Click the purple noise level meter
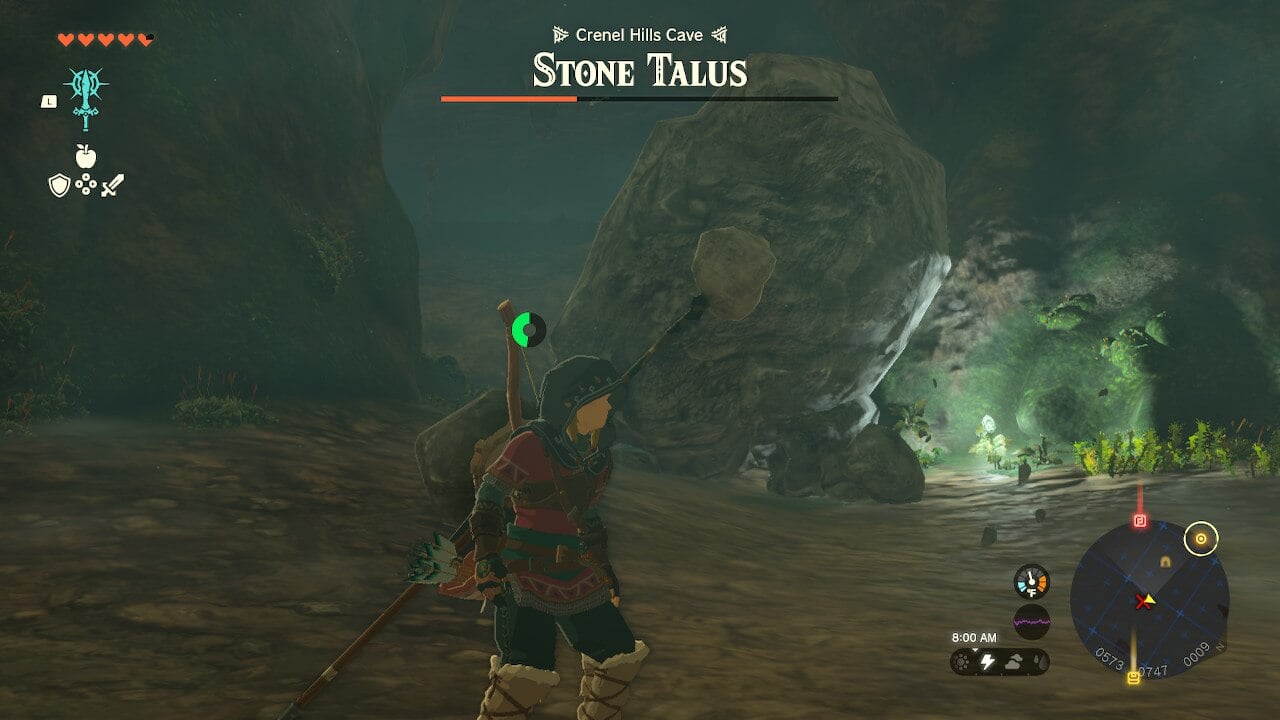Image resolution: width=1280 pixels, height=720 pixels. (1032, 622)
